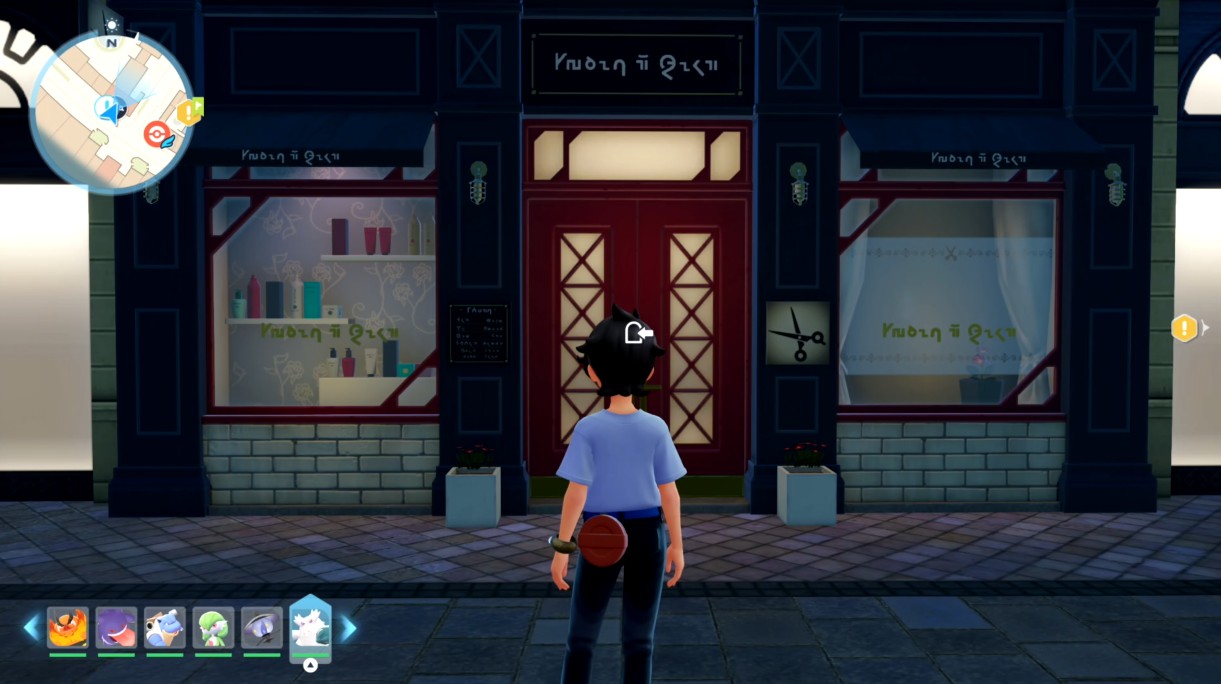Click the right party cycle arrow

point(349,628)
